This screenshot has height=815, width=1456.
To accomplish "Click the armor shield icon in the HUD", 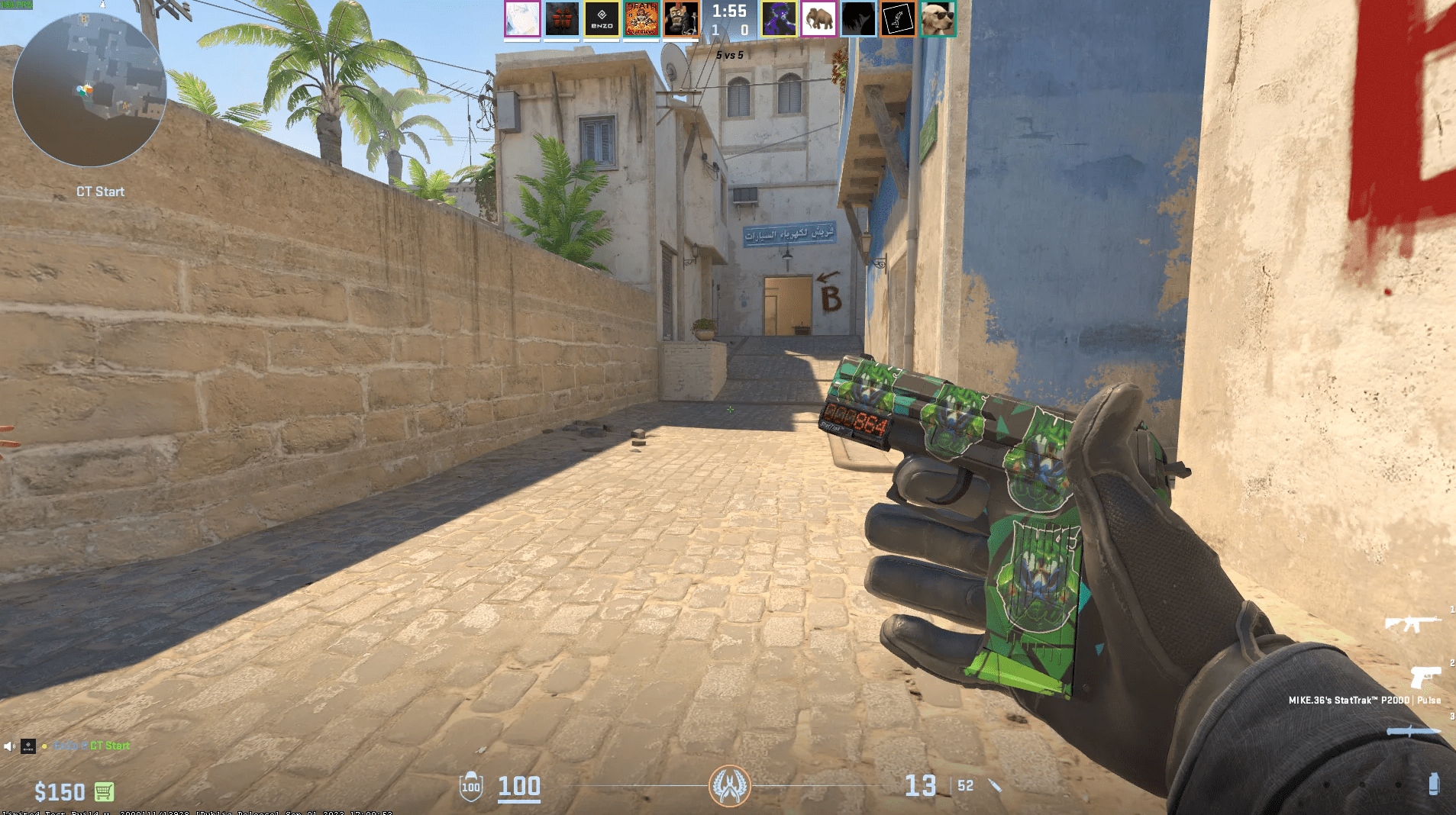I will (x=471, y=787).
